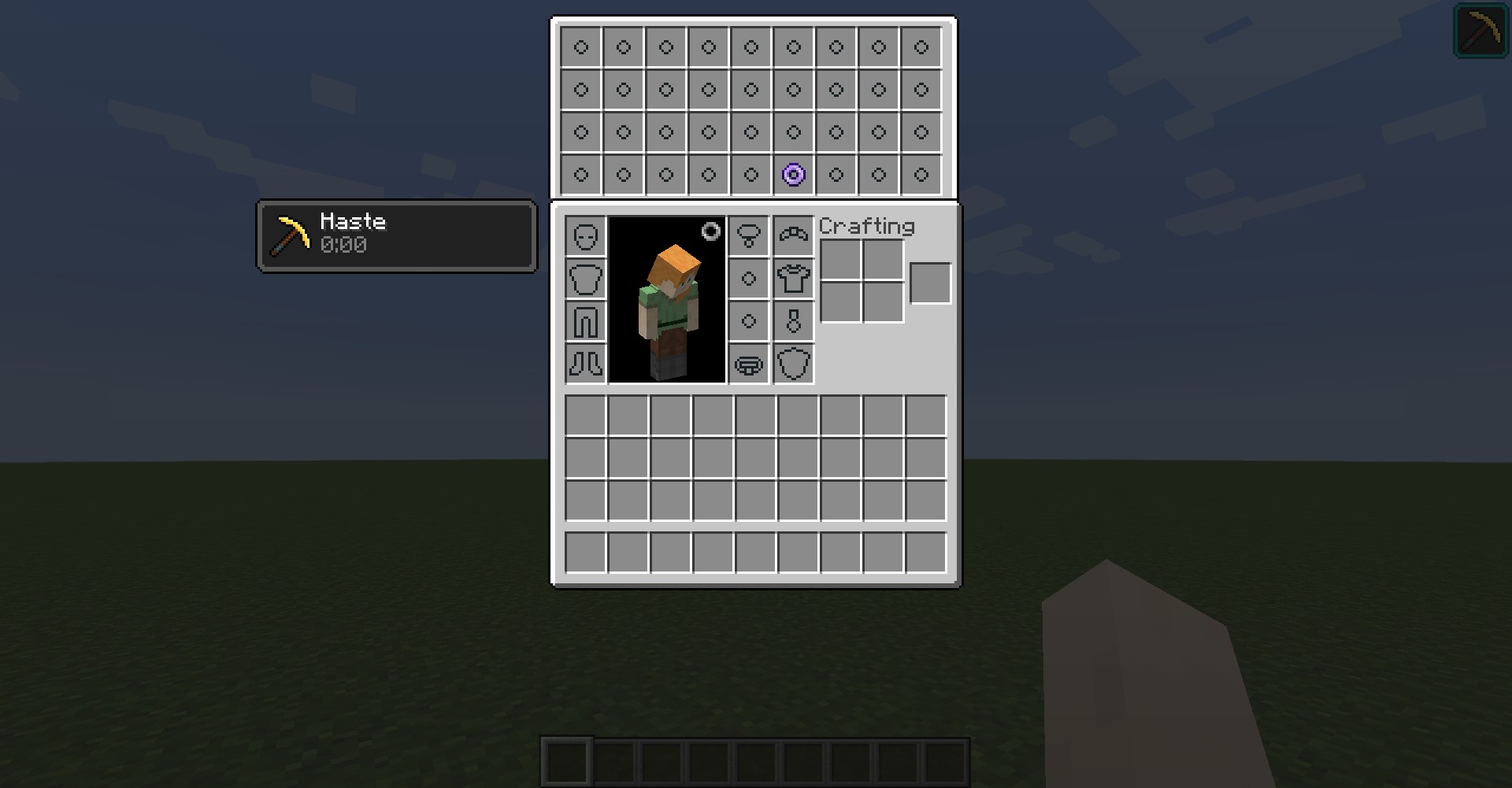Click the crafting output slot
This screenshot has width=1512, height=788.
[930, 283]
